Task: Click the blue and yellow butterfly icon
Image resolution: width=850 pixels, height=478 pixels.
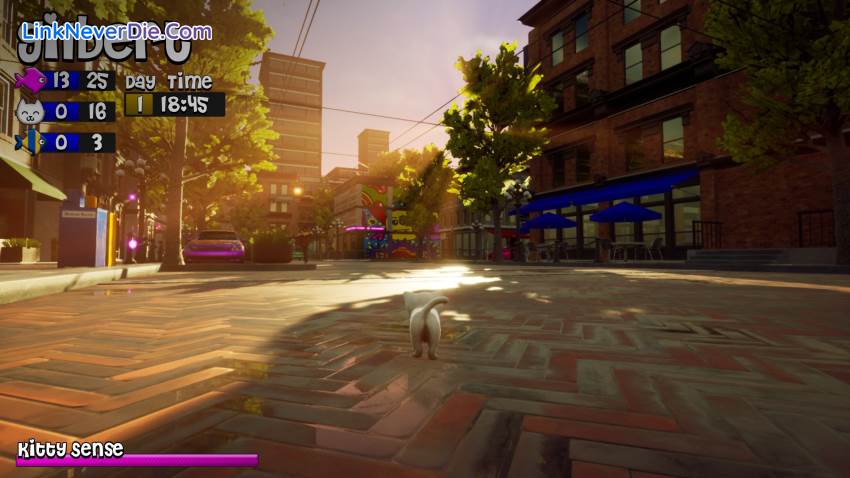Action: pyautogui.click(x=29, y=142)
